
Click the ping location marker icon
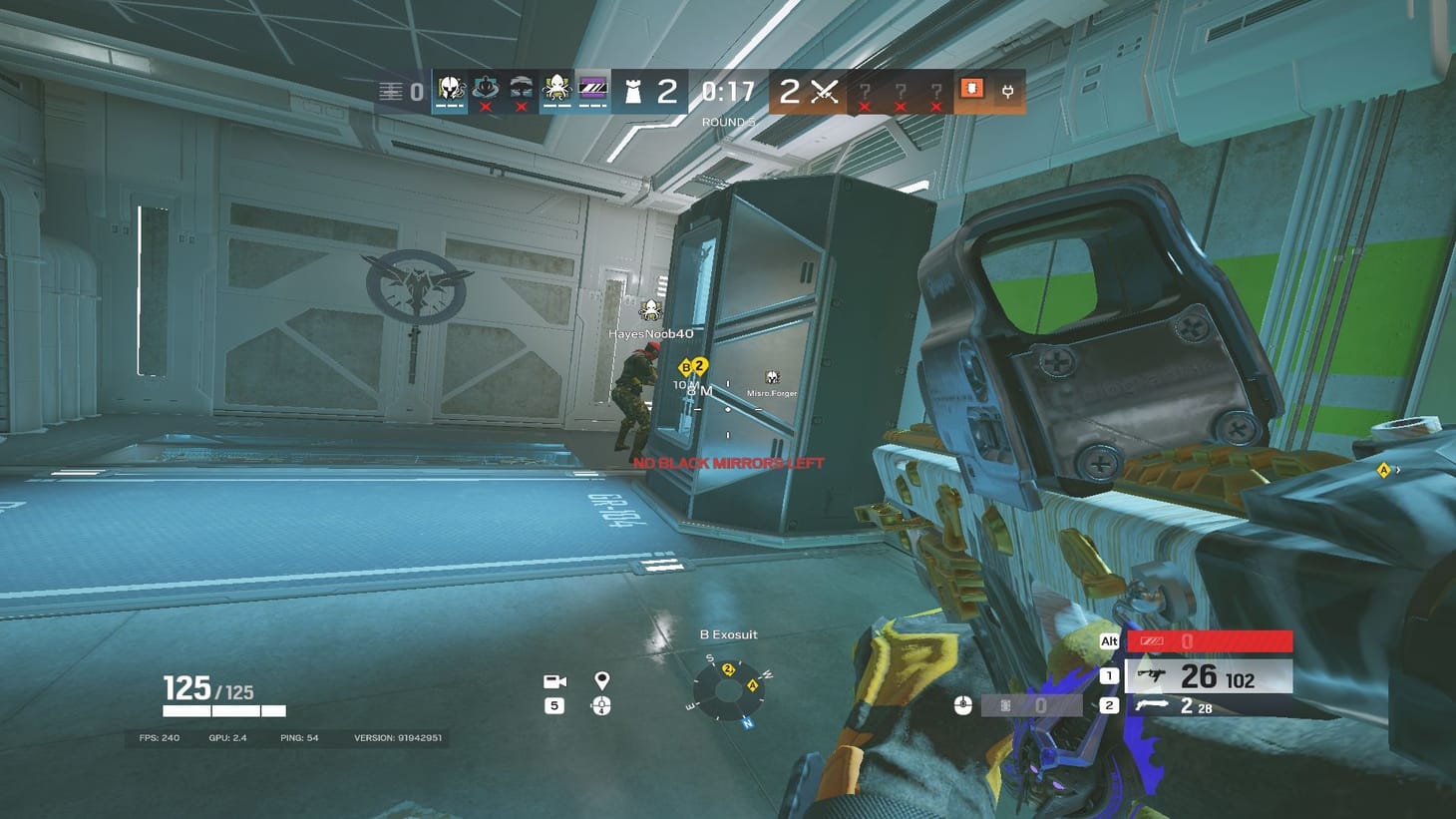[601, 680]
